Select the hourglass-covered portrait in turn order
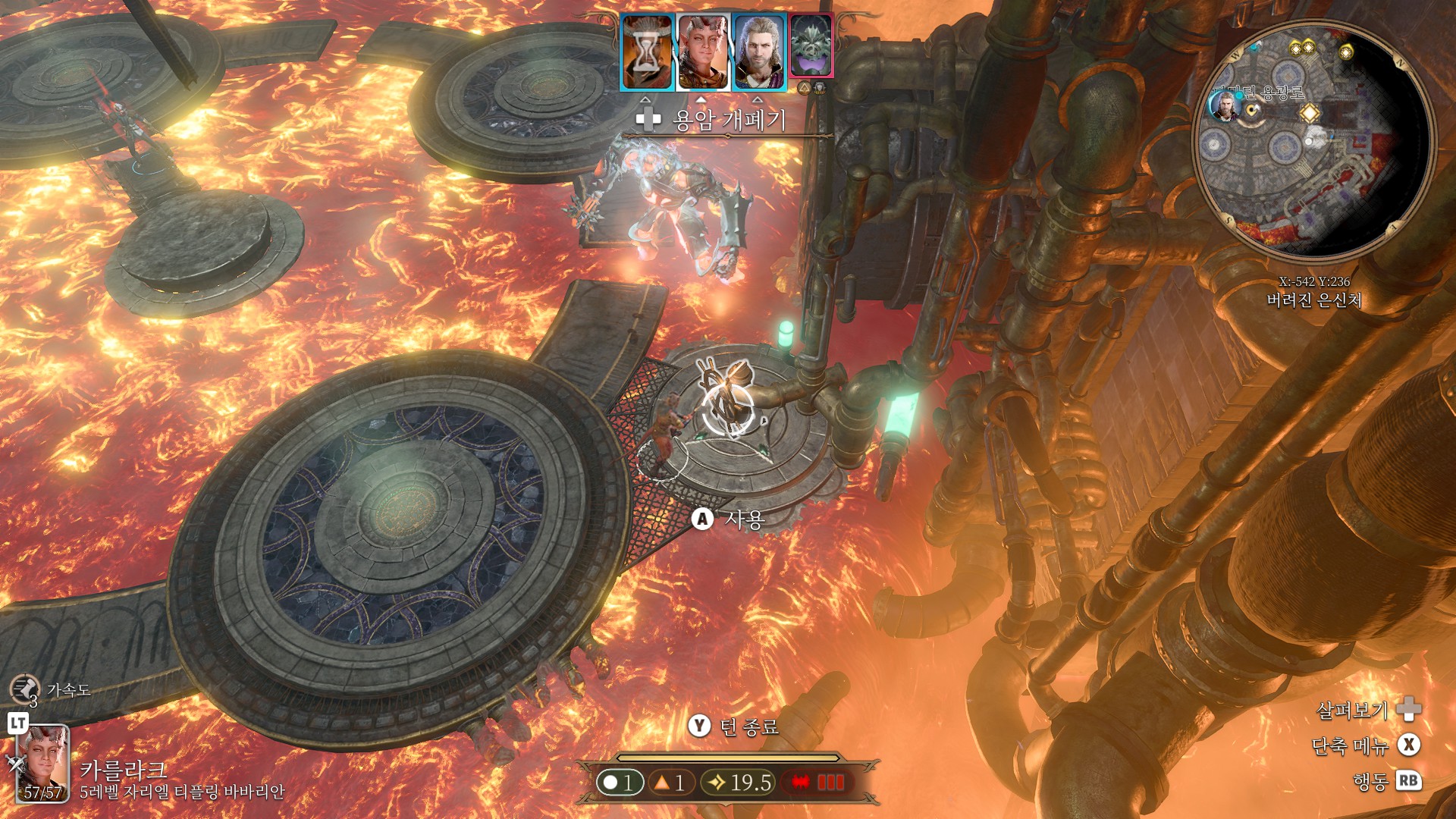 point(647,53)
